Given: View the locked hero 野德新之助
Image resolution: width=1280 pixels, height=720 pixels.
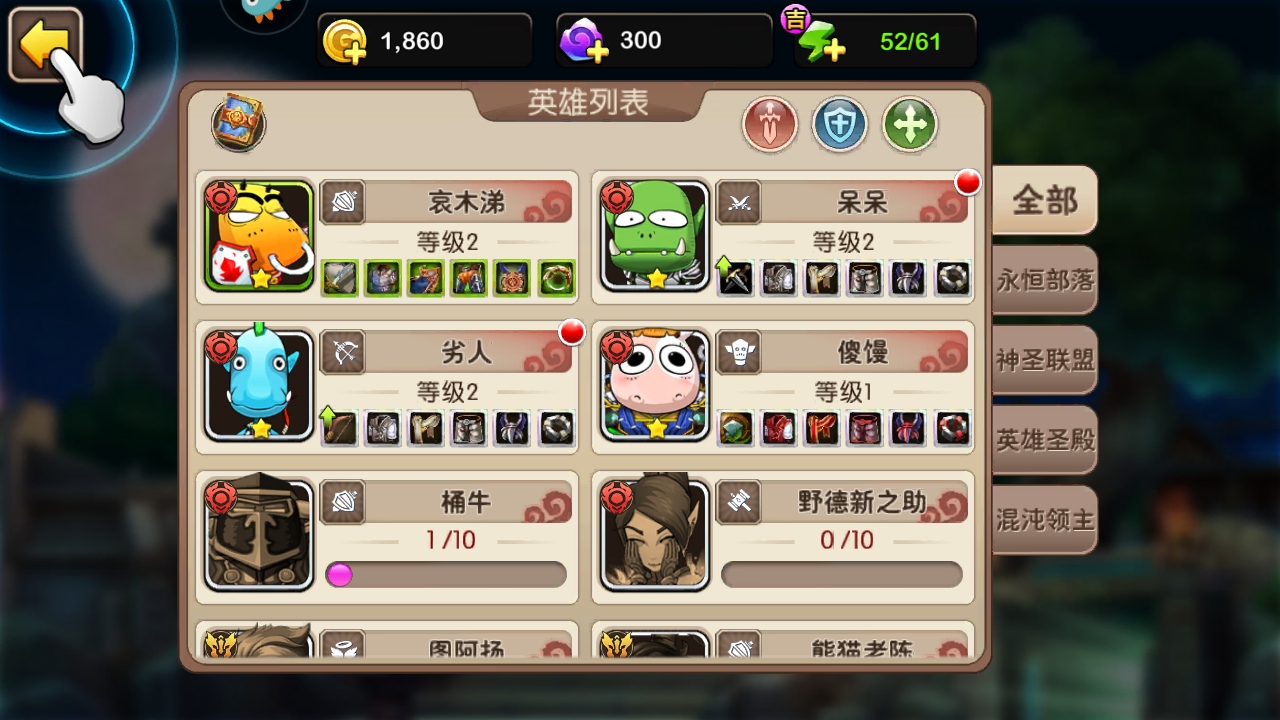Looking at the screenshot, I should click(x=656, y=533).
